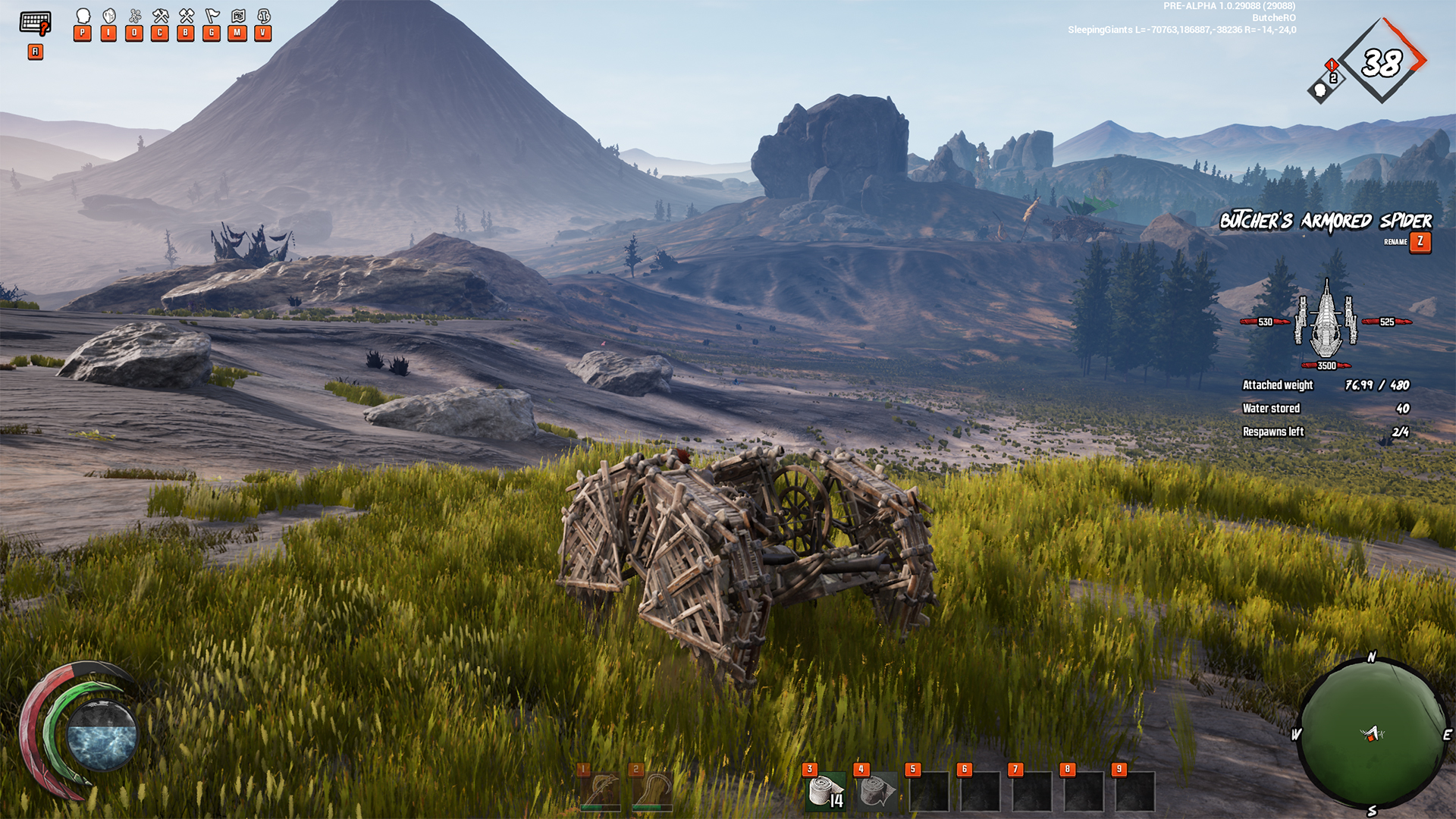Open the character profile head icon
Viewport: 1456px width, 819px height.
pyautogui.click(x=83, y=16)
